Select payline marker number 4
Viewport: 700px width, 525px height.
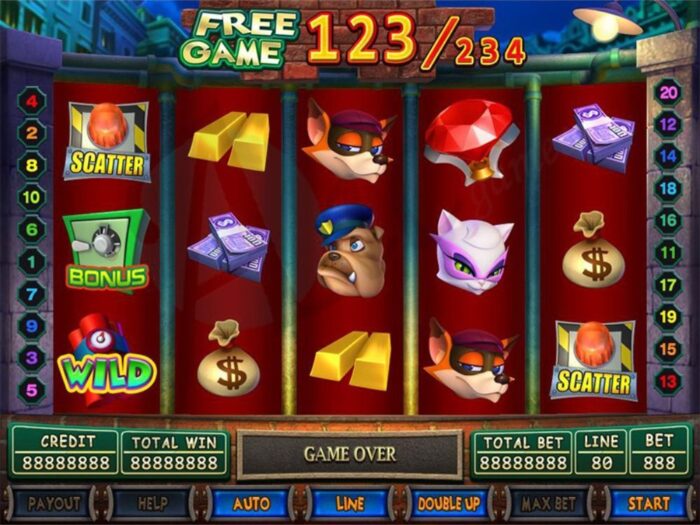31,101
